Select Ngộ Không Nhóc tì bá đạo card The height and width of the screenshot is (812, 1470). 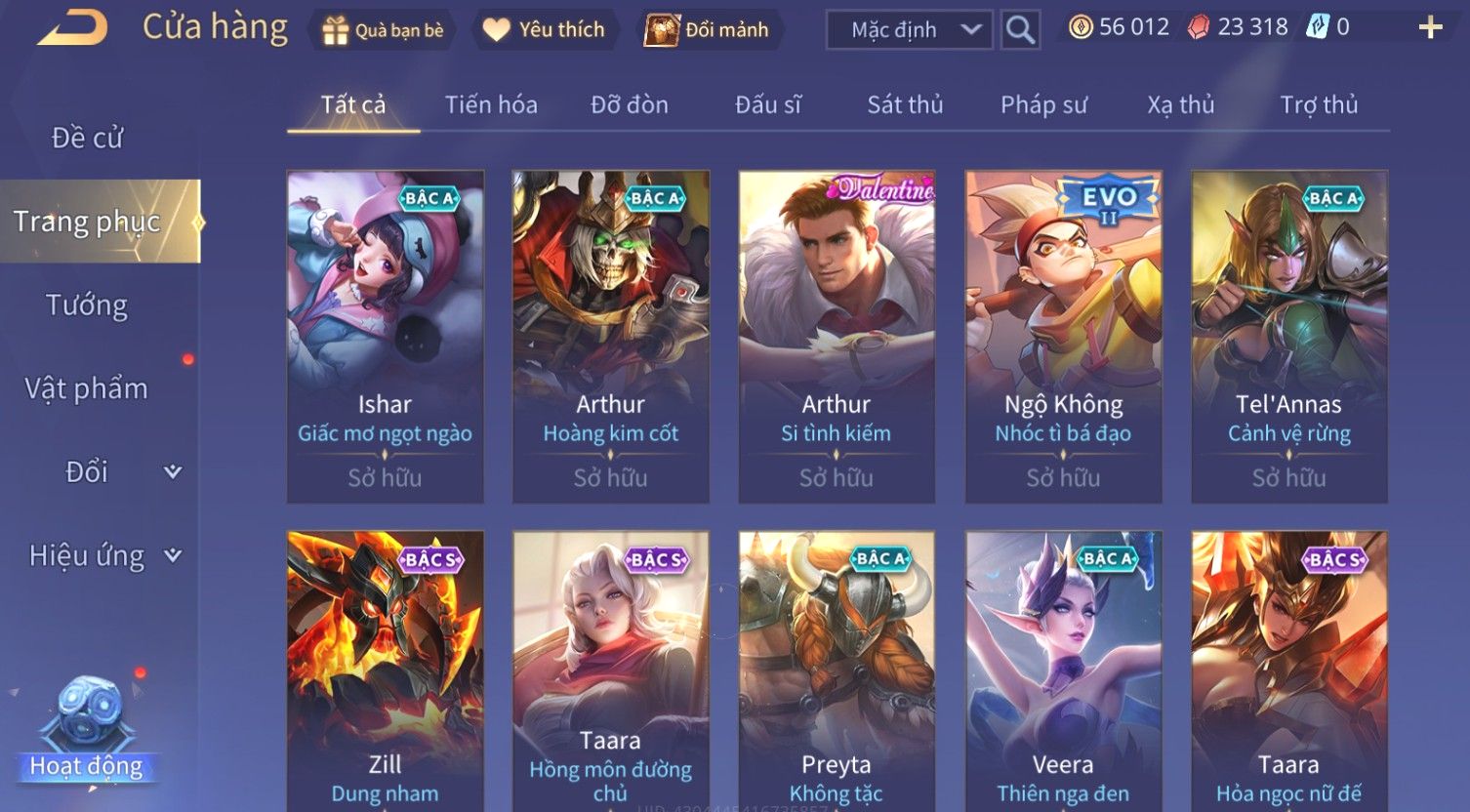[x=1063, y=337]
